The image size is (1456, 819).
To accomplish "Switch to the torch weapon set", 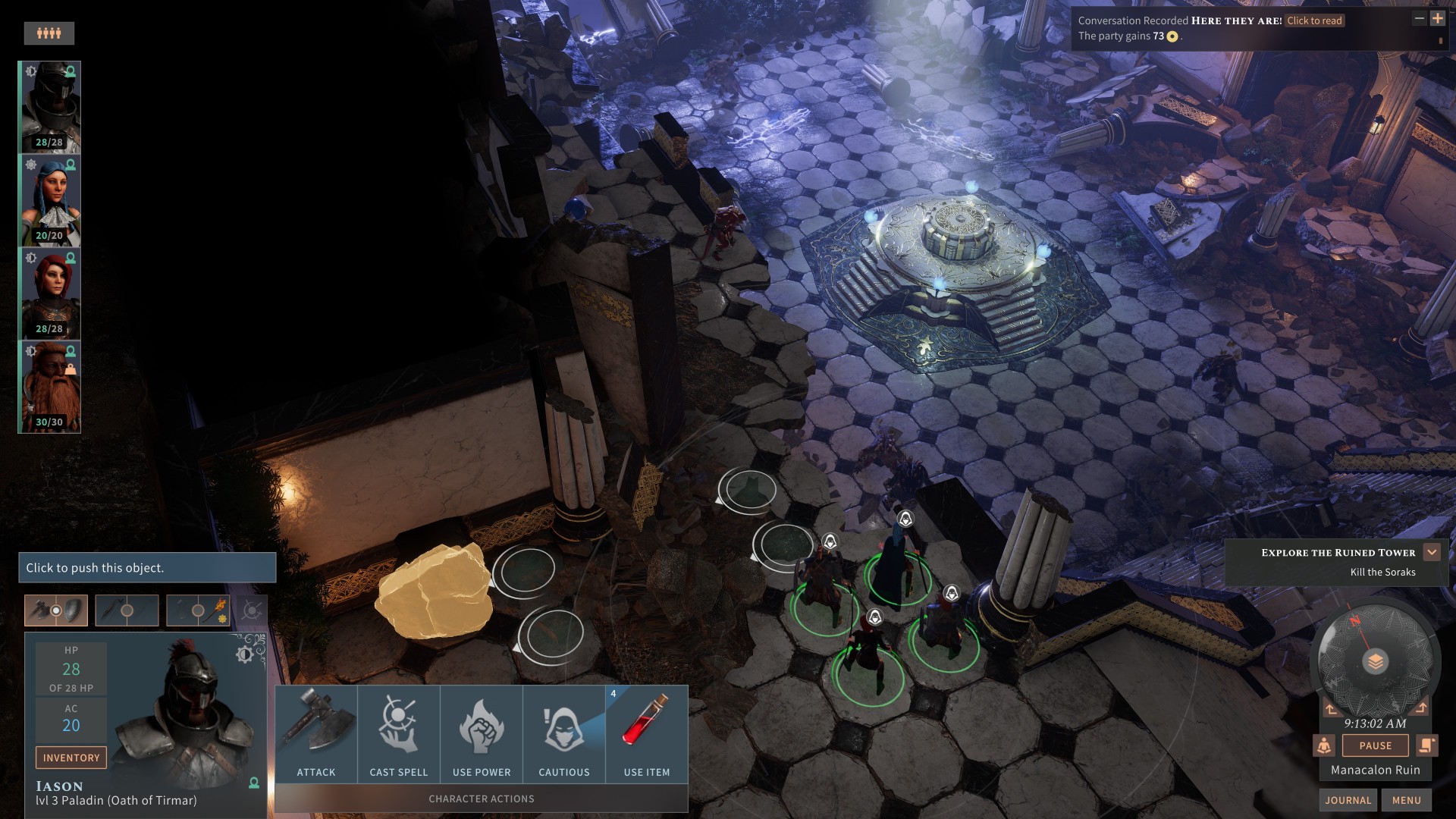I will 198,610.
